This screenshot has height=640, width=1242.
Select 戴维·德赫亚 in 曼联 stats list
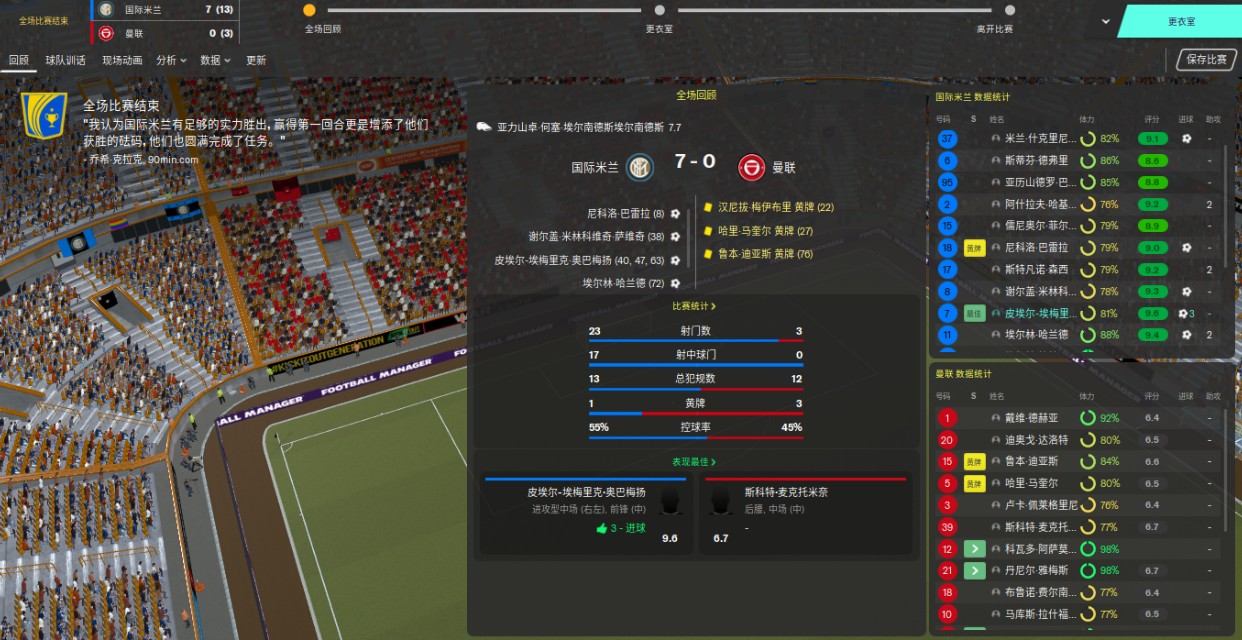[1031, 418]
